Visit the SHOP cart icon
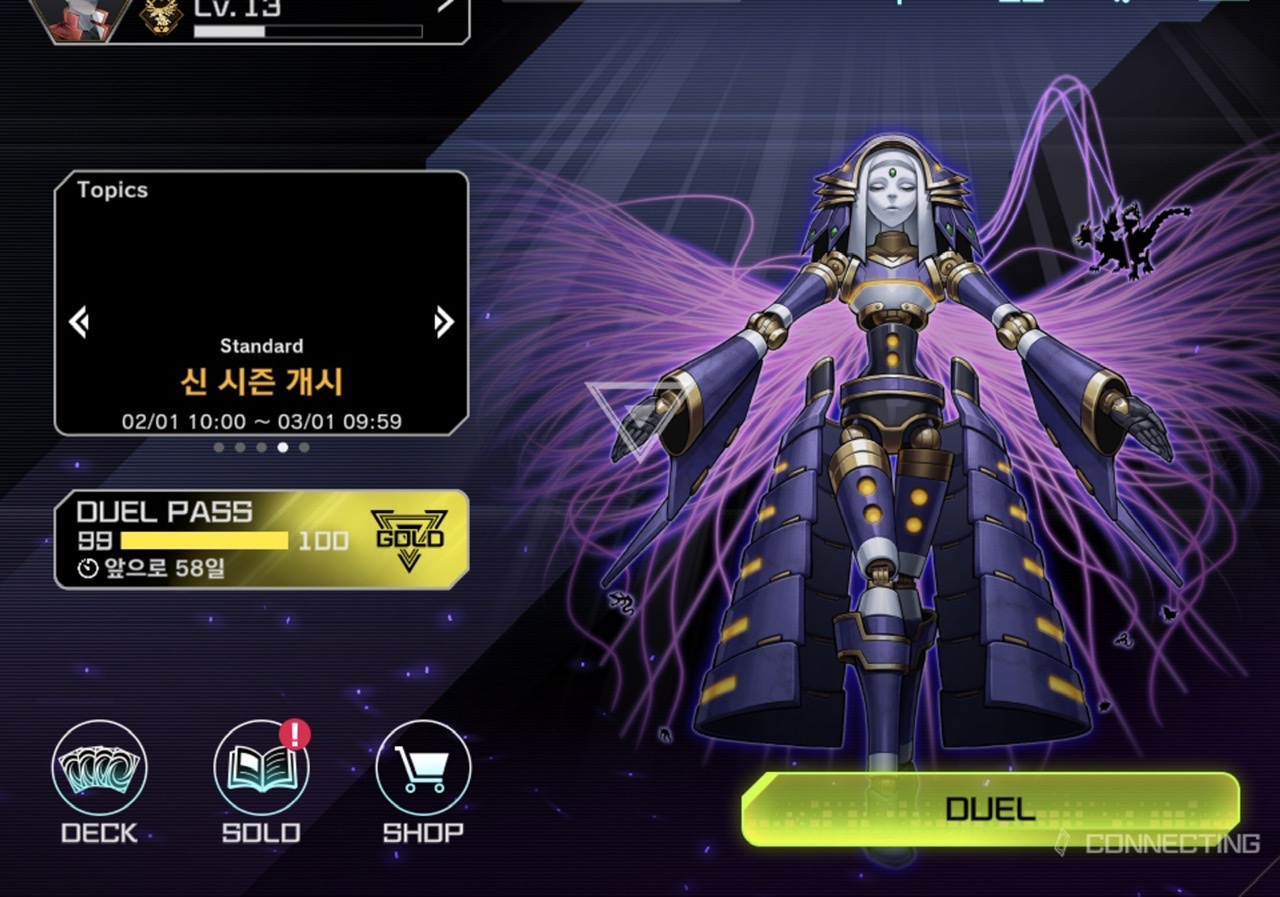The height and width of the screenshot is (897, 1280). coord(423,769)
